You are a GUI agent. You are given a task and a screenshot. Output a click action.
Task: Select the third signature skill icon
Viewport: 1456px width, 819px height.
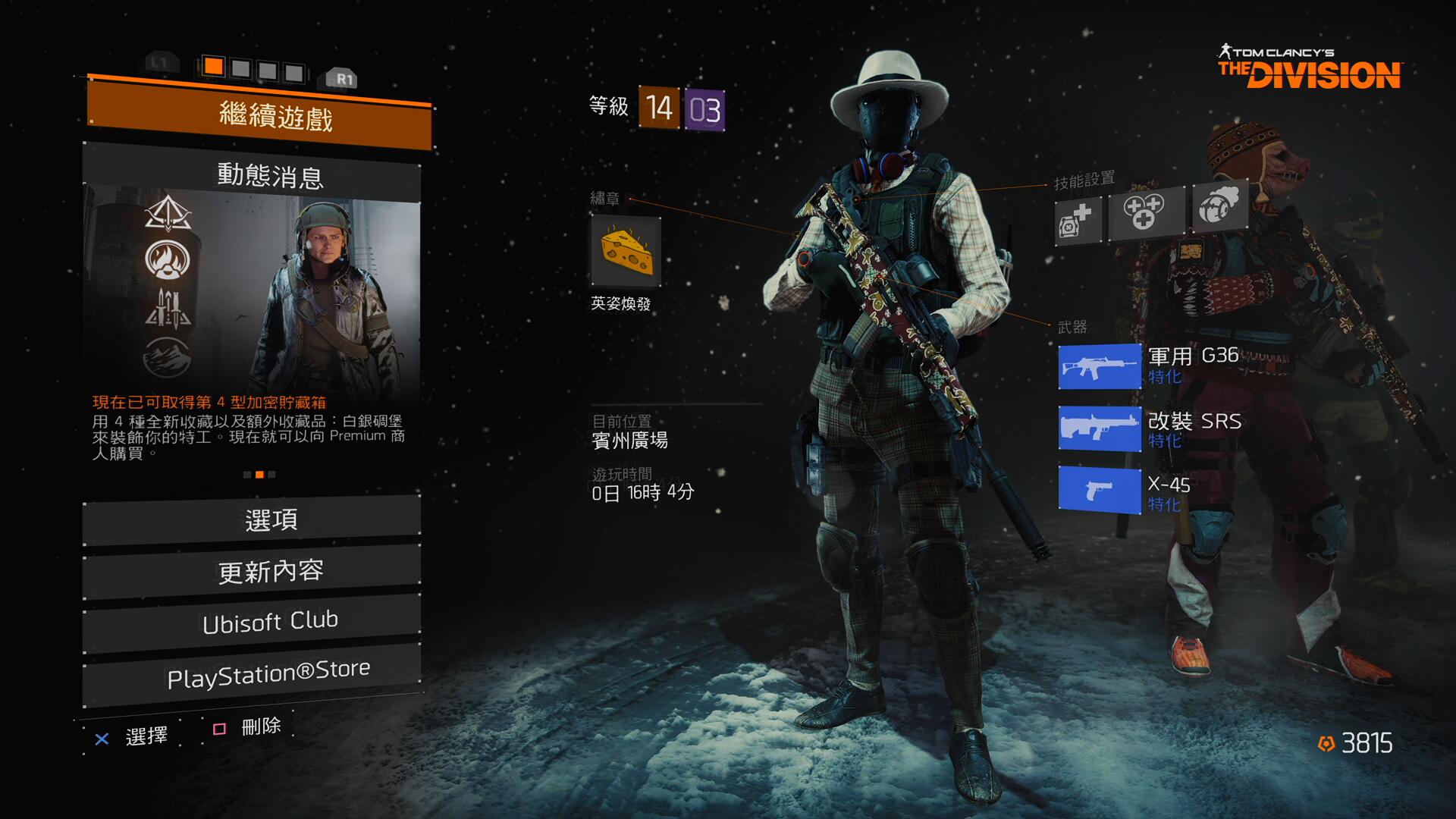pos(1219,206)
